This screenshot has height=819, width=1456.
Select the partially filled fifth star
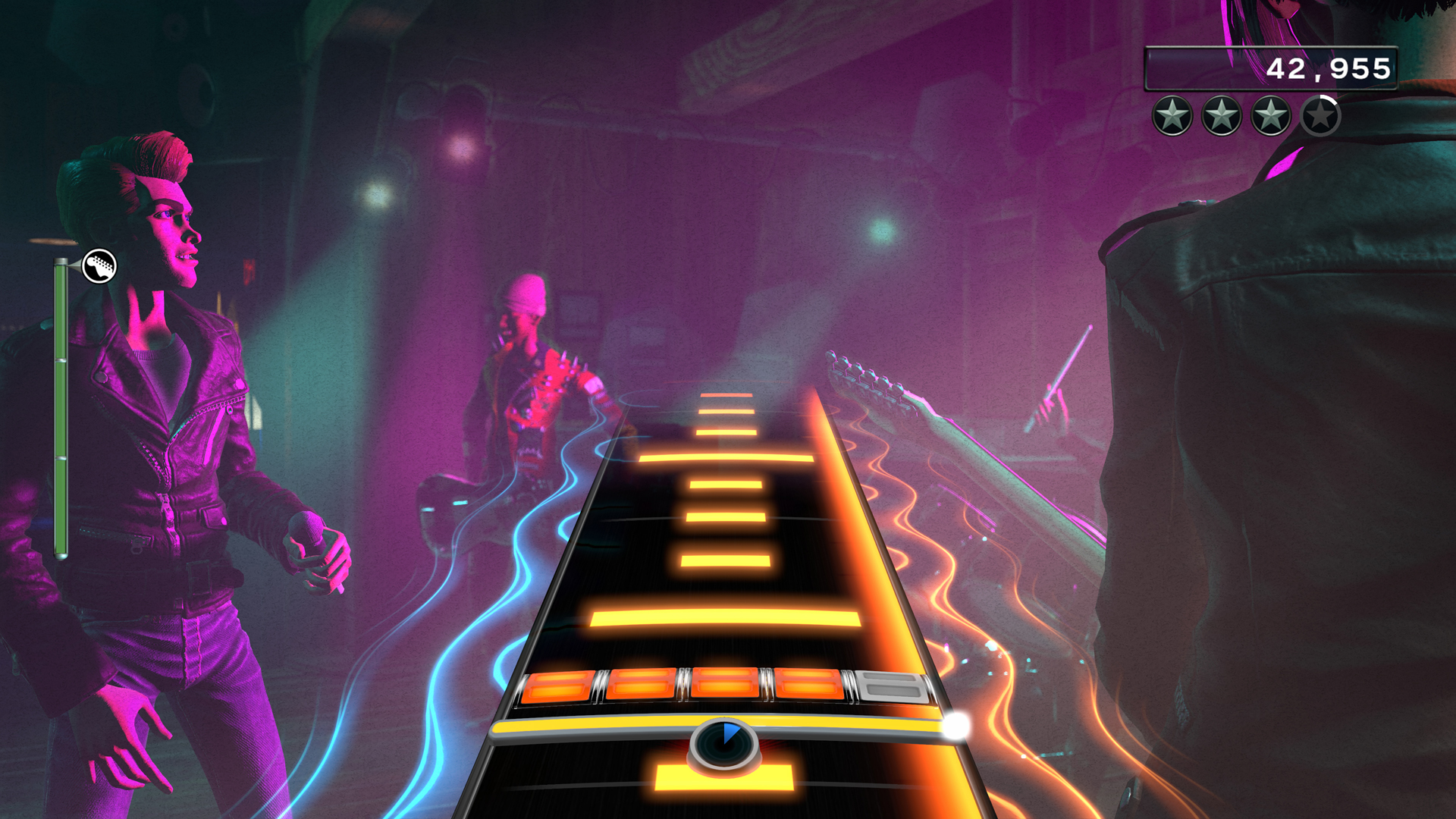coord(1321,115)
